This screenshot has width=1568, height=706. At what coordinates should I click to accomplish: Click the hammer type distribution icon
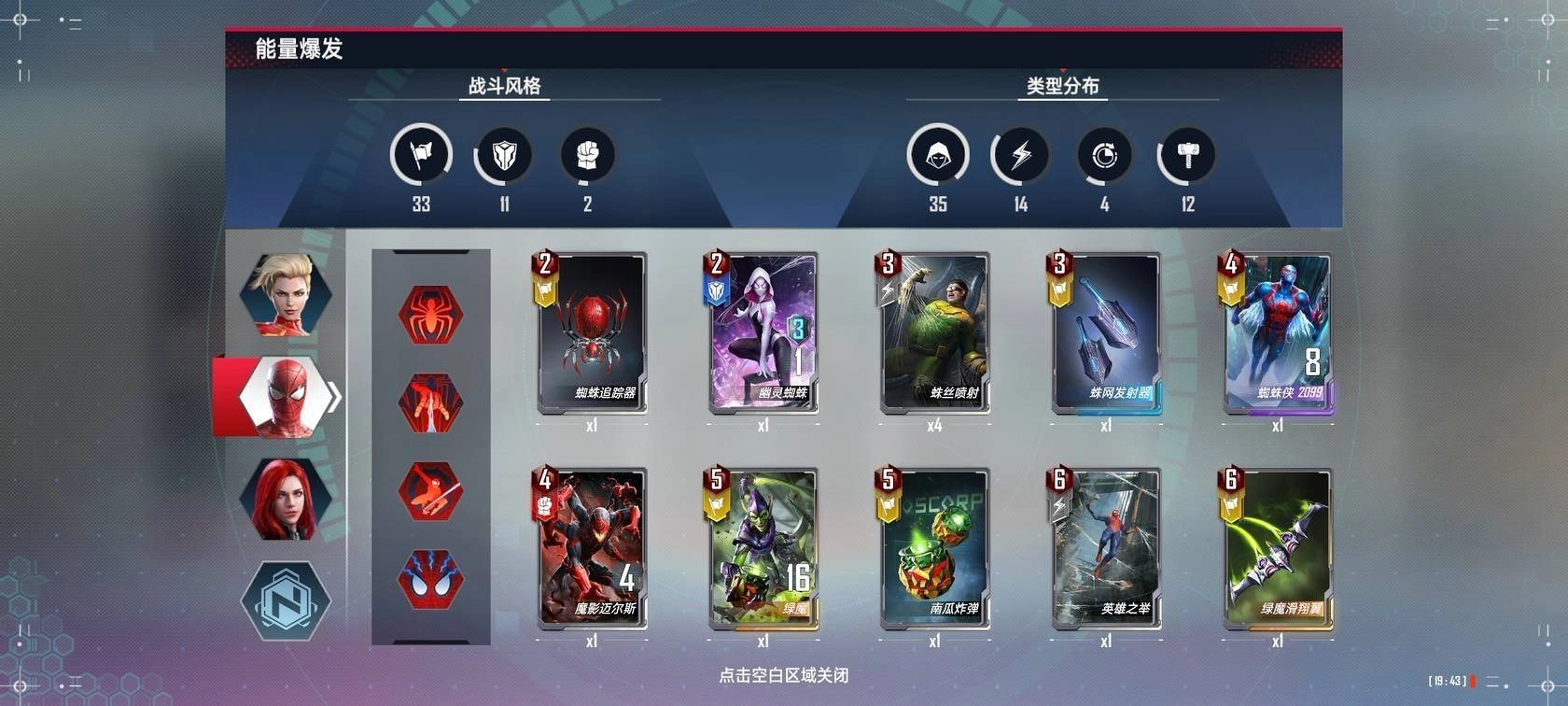click(x=1187, y=154)
